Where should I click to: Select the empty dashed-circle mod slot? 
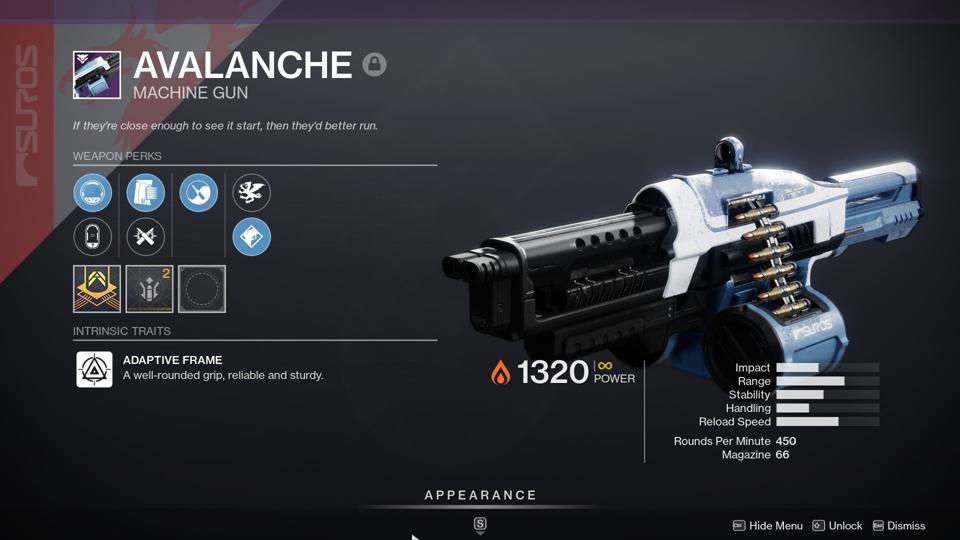click(x=202, y=289)
